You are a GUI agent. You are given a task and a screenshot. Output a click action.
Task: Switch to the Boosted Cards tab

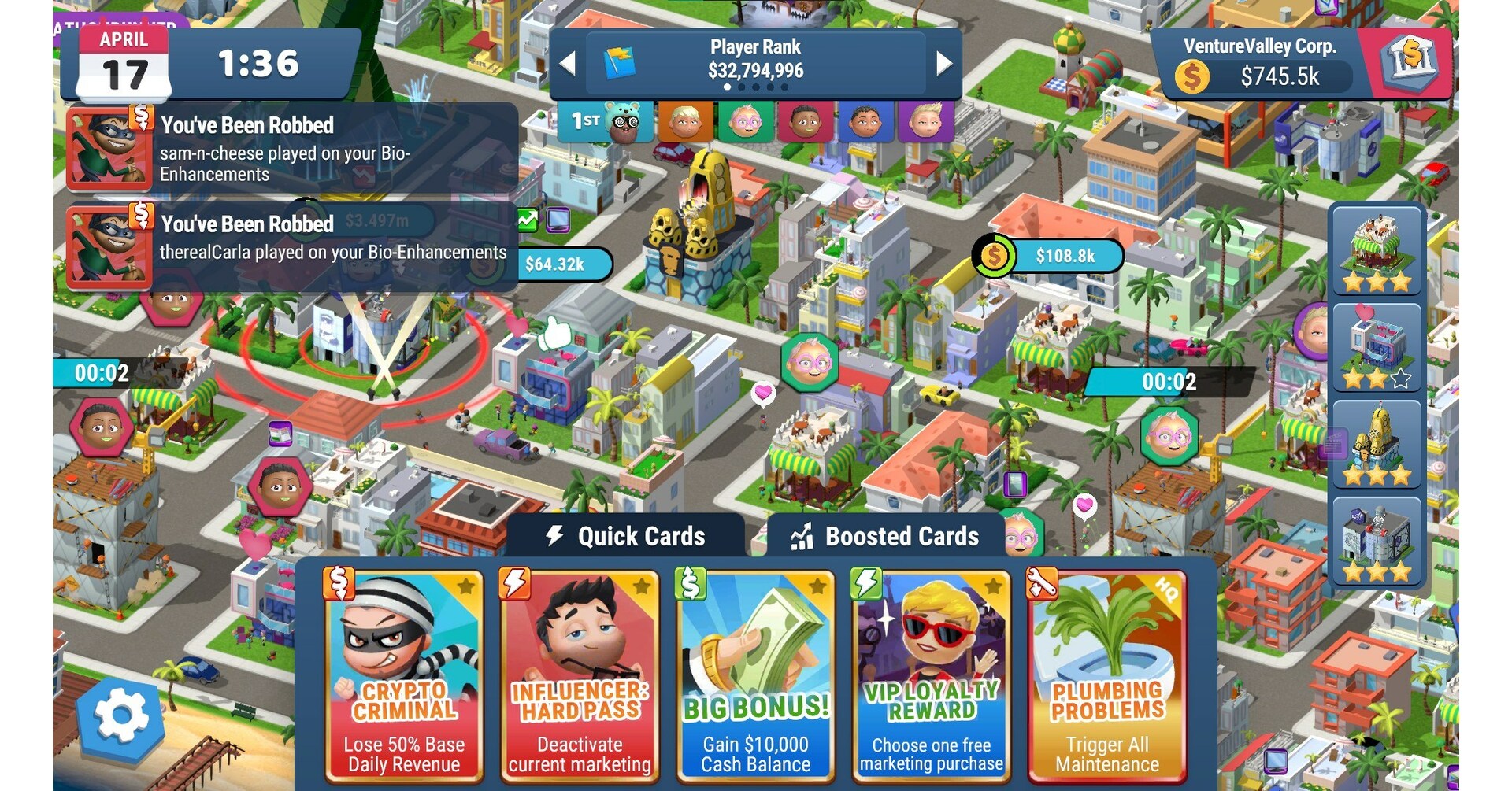[900, 536]
